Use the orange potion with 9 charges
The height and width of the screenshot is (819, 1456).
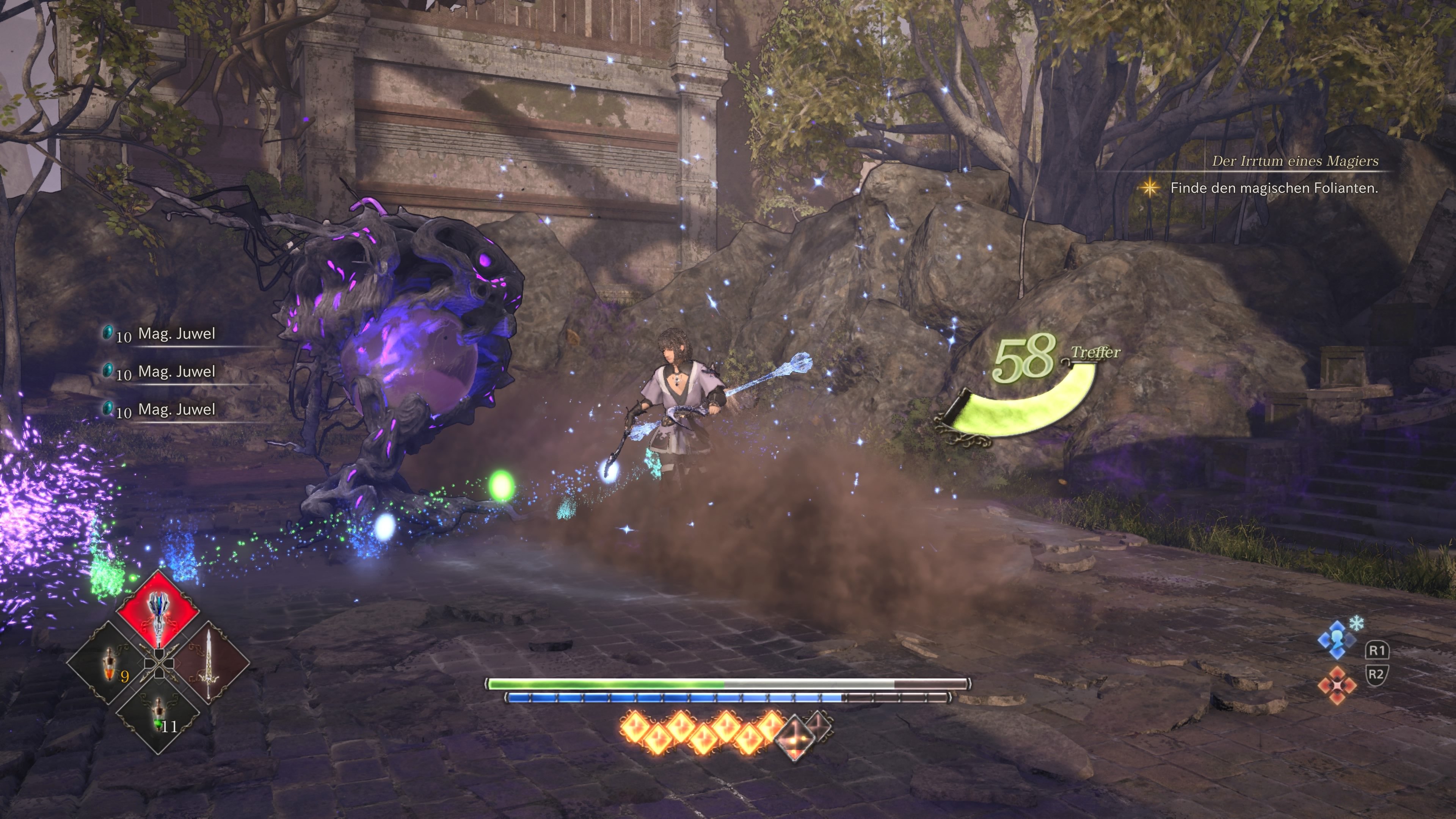[111, 665]
